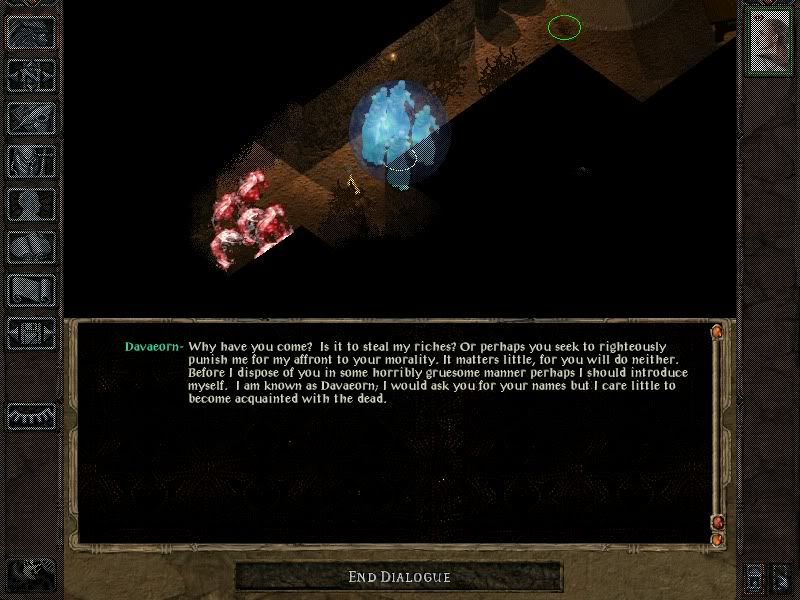800x600 pixels.
Task: Click the End Dialogue button
Action: point(399,577)
